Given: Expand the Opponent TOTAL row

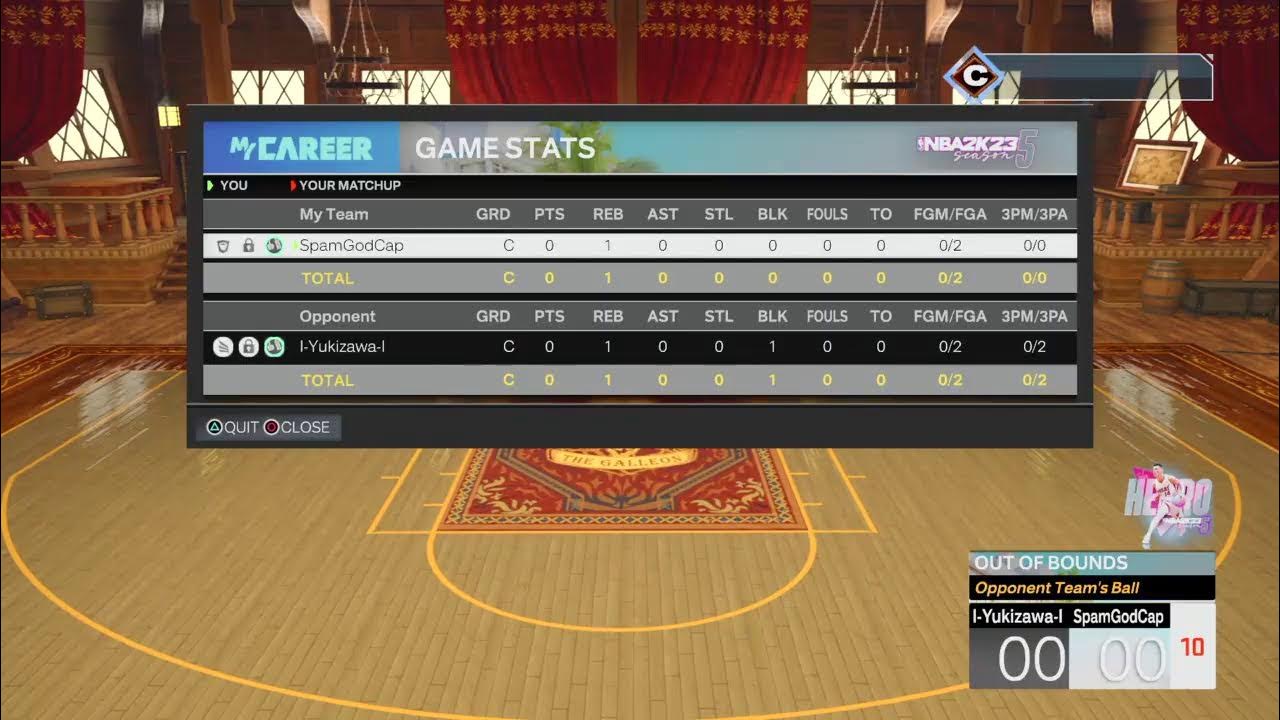Looking at the screenshot, I should (x=327, y=380).
